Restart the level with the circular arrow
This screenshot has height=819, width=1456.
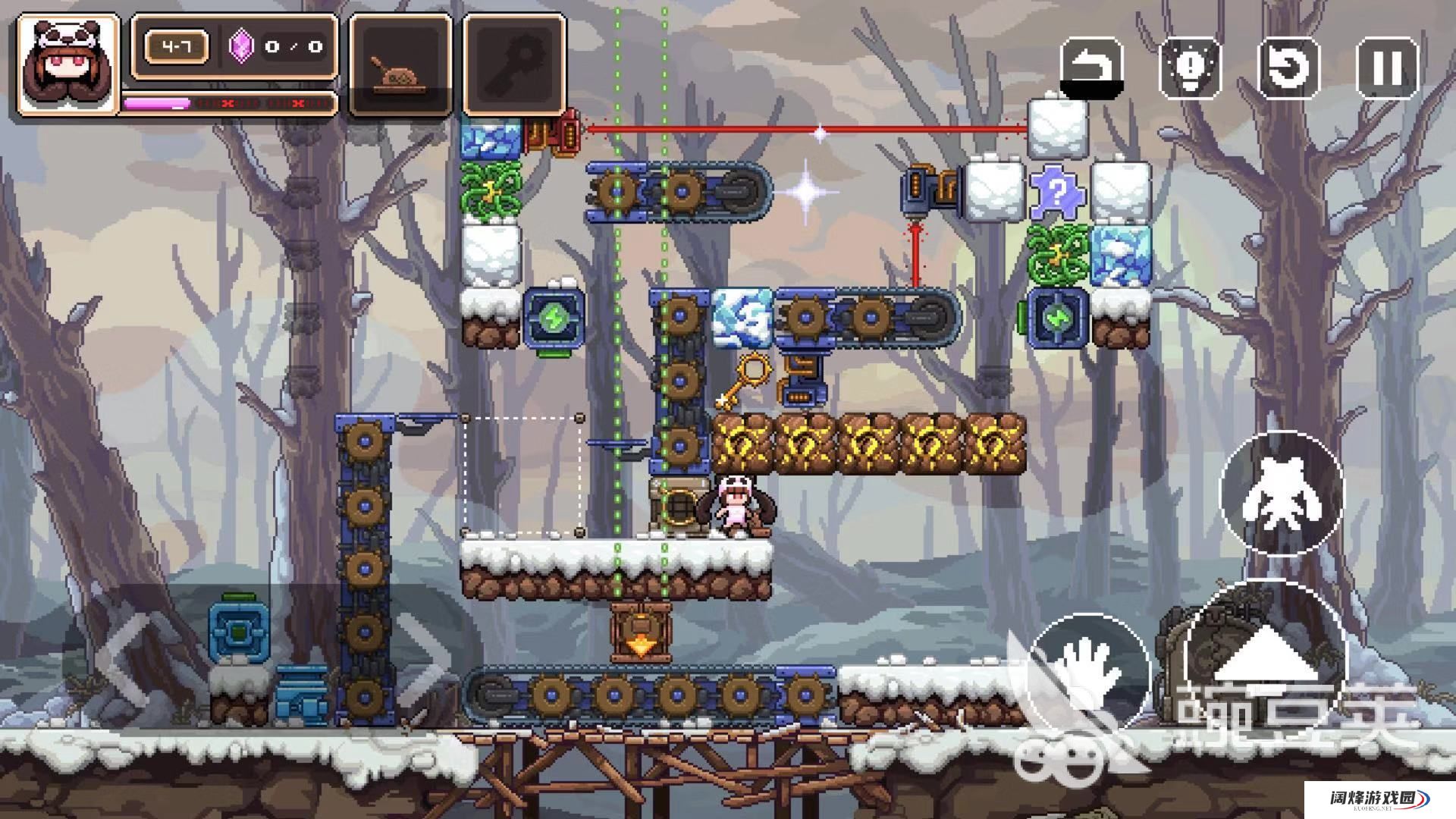[1288, 67]
